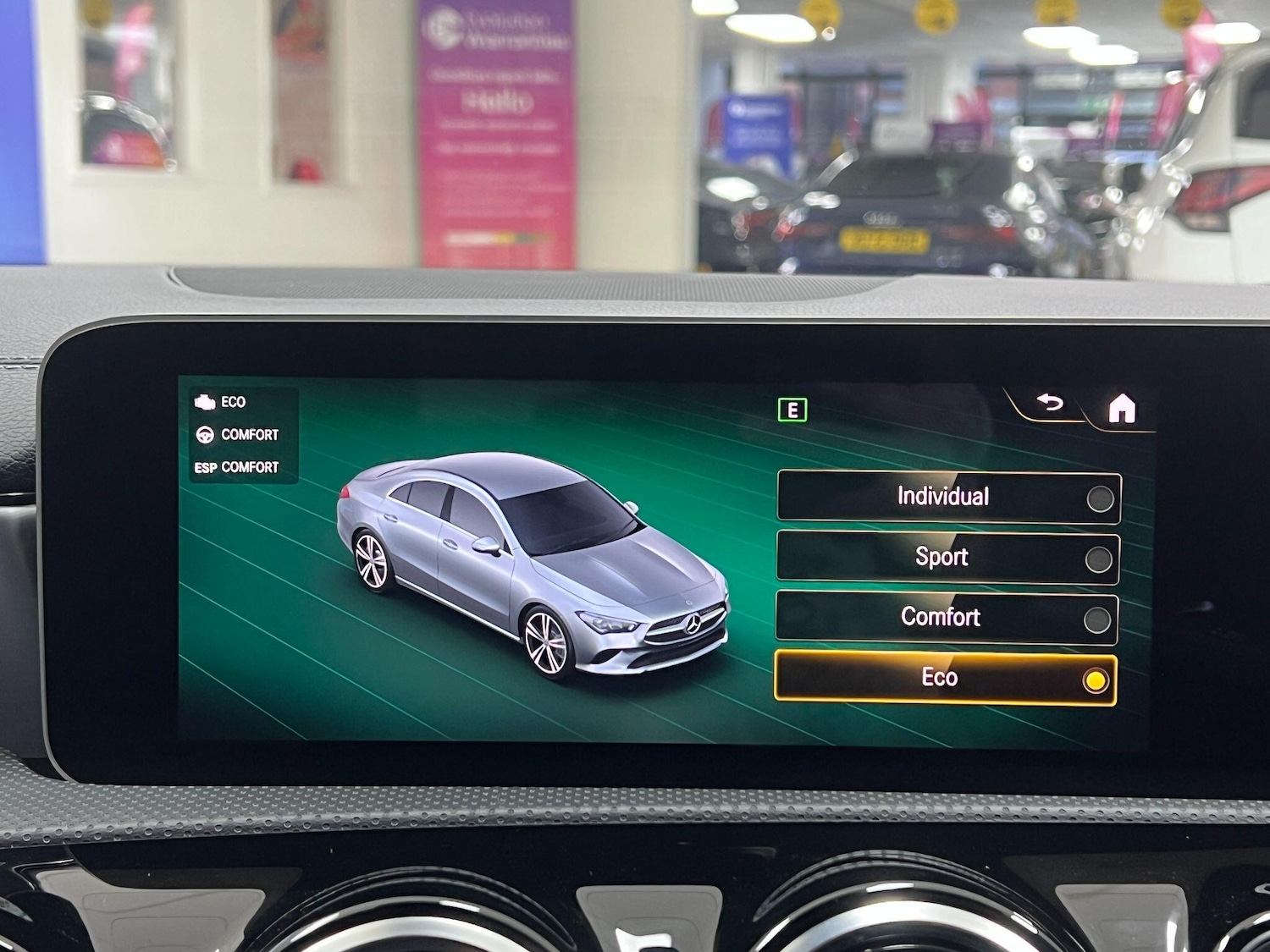Viewport: 1270px width, 952px height.
Task: Choose the Individual drive mode entry
Action: [941, 497]
